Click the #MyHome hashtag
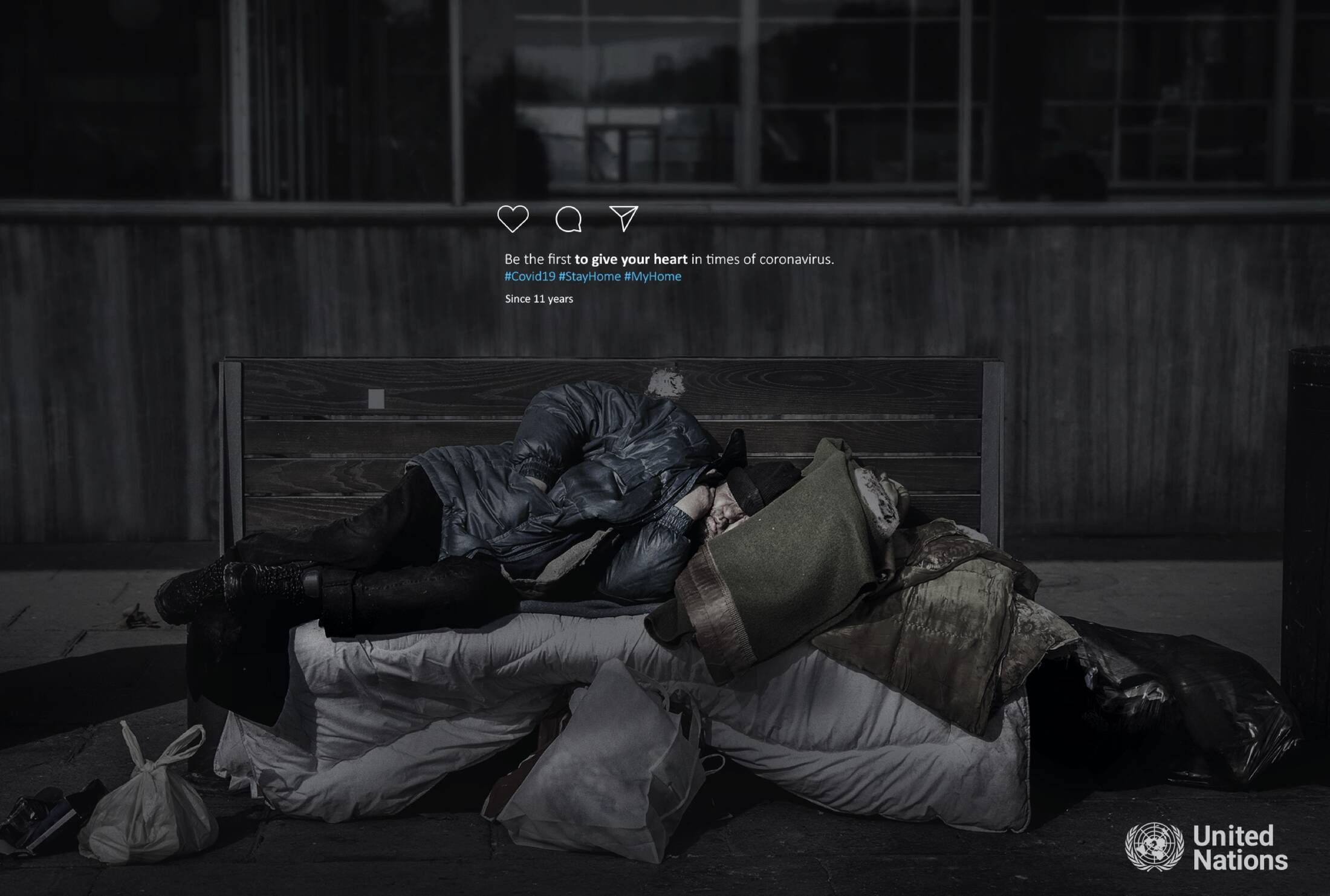Image resolution: width=1330 pixels, height=896 pixels. pos(652,276)
